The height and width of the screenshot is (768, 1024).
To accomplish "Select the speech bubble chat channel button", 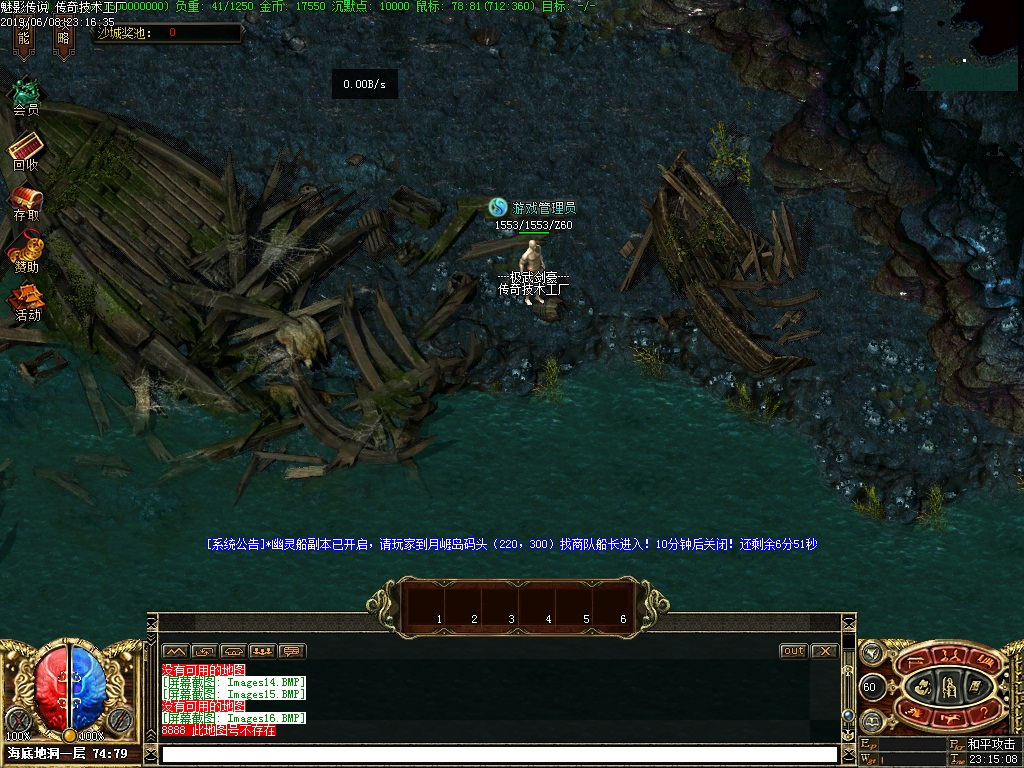I will [292, 651].
